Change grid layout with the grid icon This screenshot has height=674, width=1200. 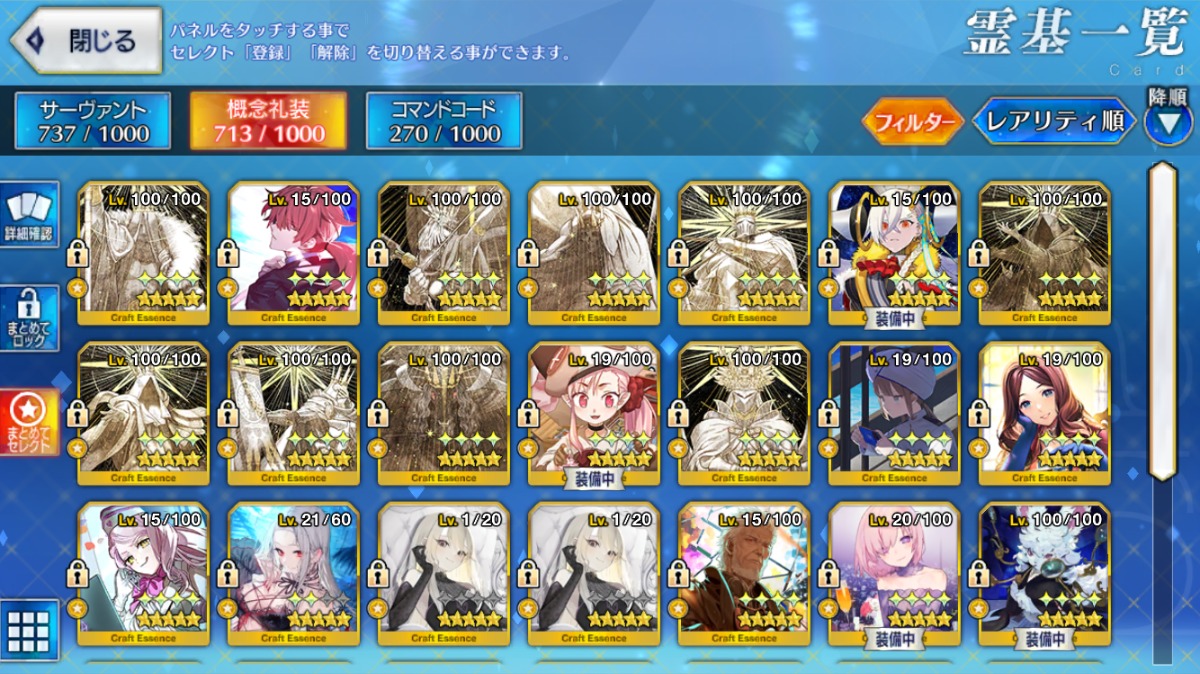(x=28, y=630)
